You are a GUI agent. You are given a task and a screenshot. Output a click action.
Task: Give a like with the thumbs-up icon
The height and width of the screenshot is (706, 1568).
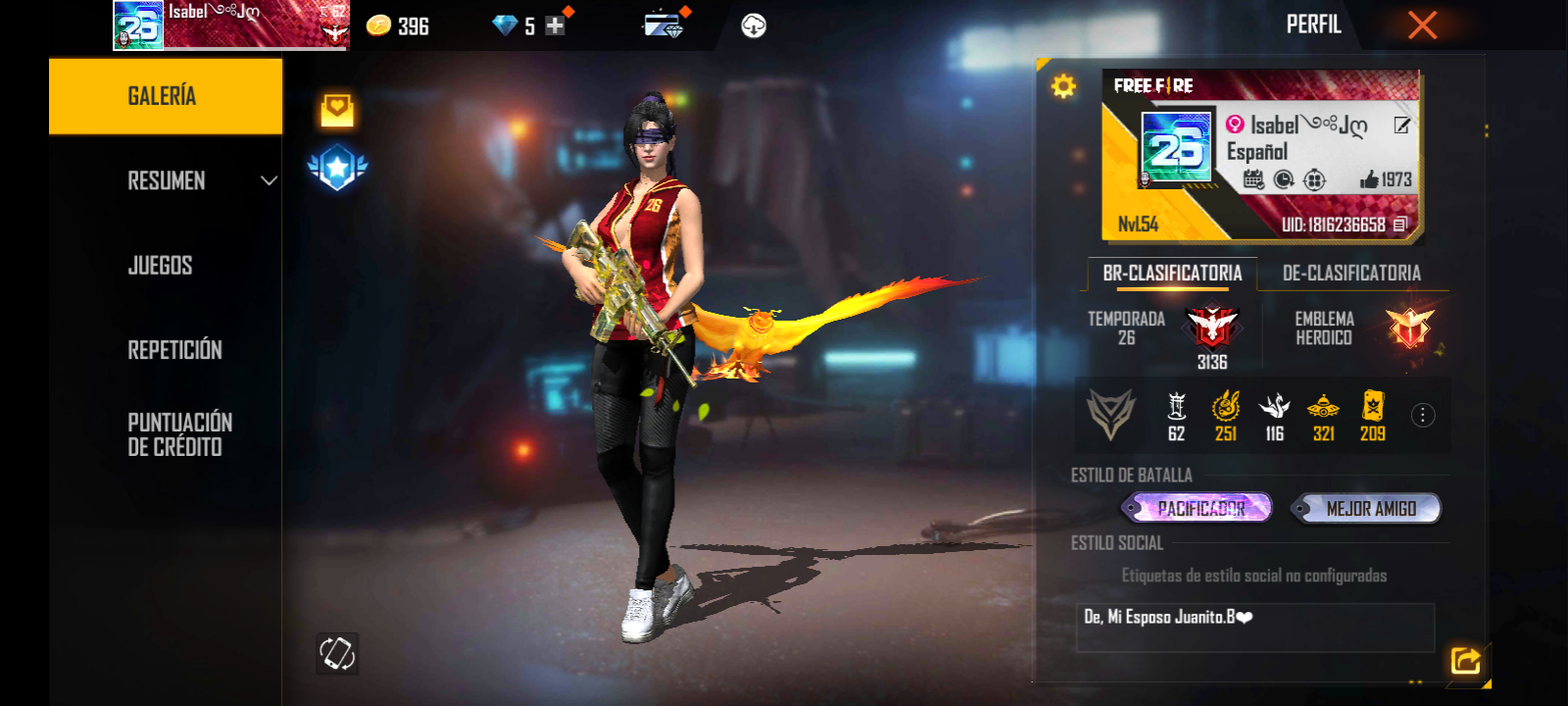tap(1370, 179)
